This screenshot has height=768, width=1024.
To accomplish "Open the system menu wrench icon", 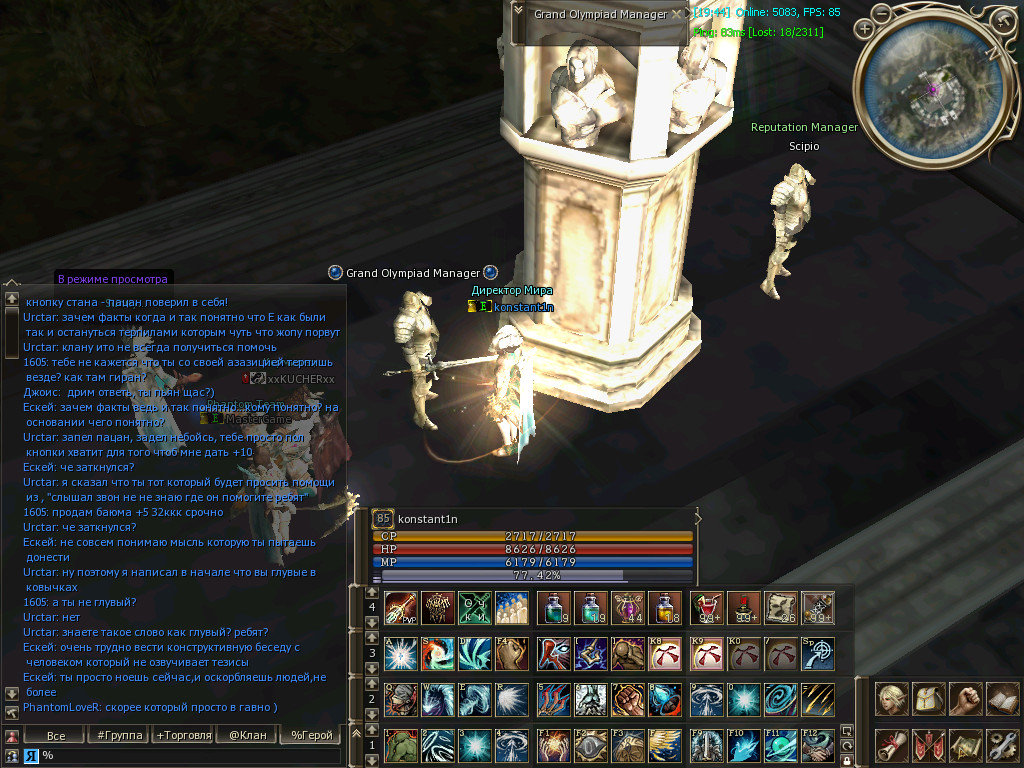I will point(1001,745).
